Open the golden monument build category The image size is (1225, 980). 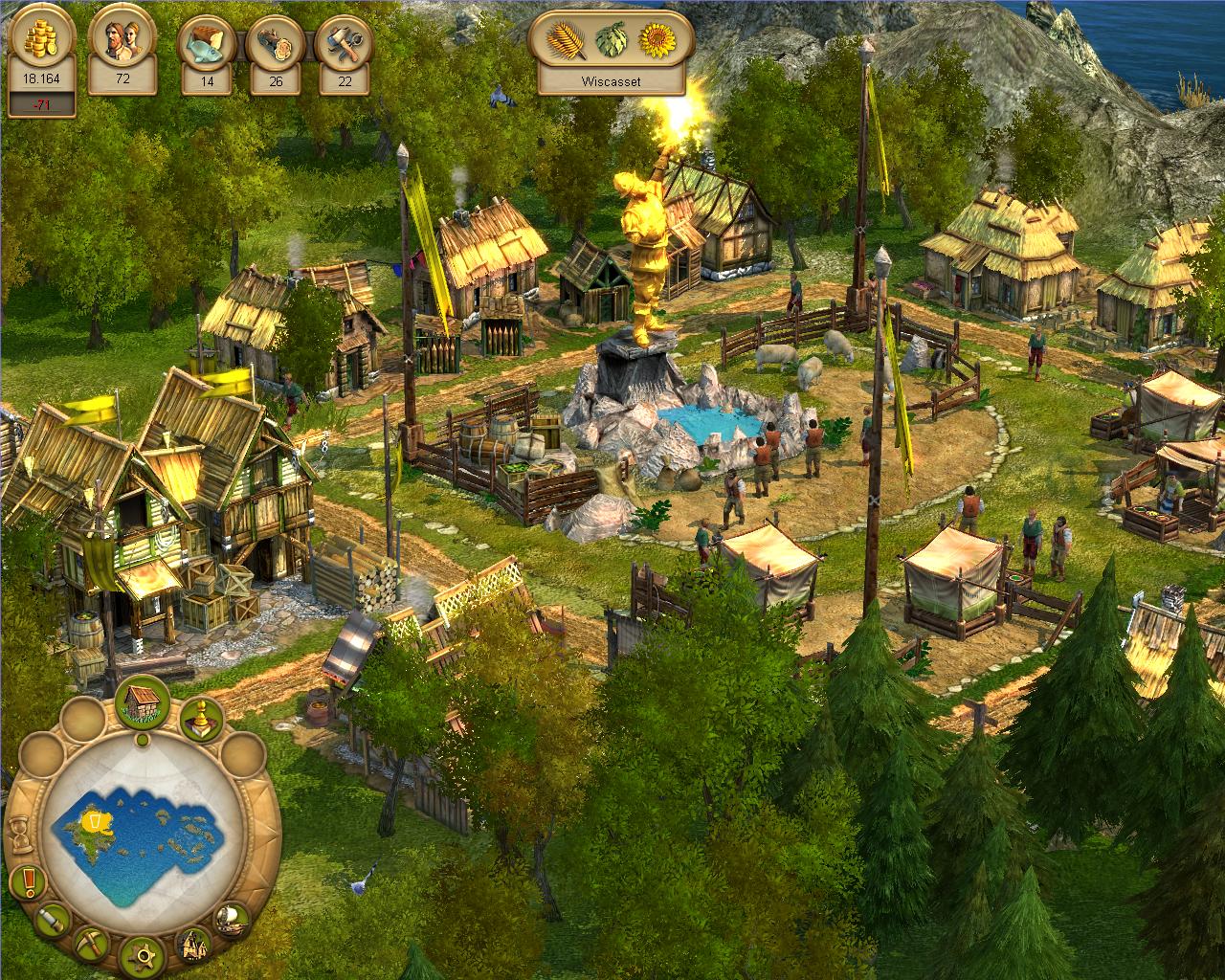(201, 720)
